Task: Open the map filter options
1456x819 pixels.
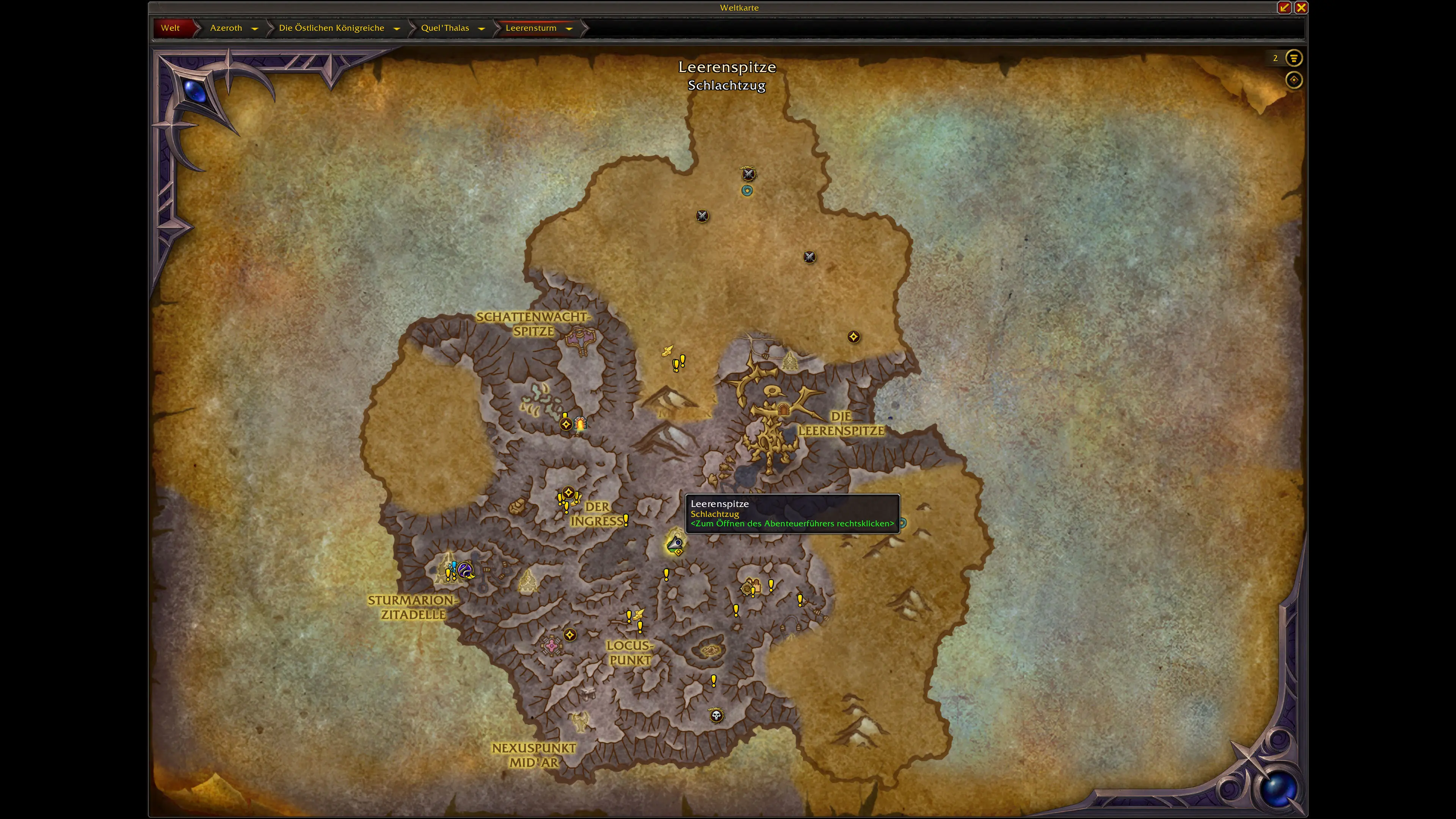Action: pyautogui.click(x=1293, y=58)
